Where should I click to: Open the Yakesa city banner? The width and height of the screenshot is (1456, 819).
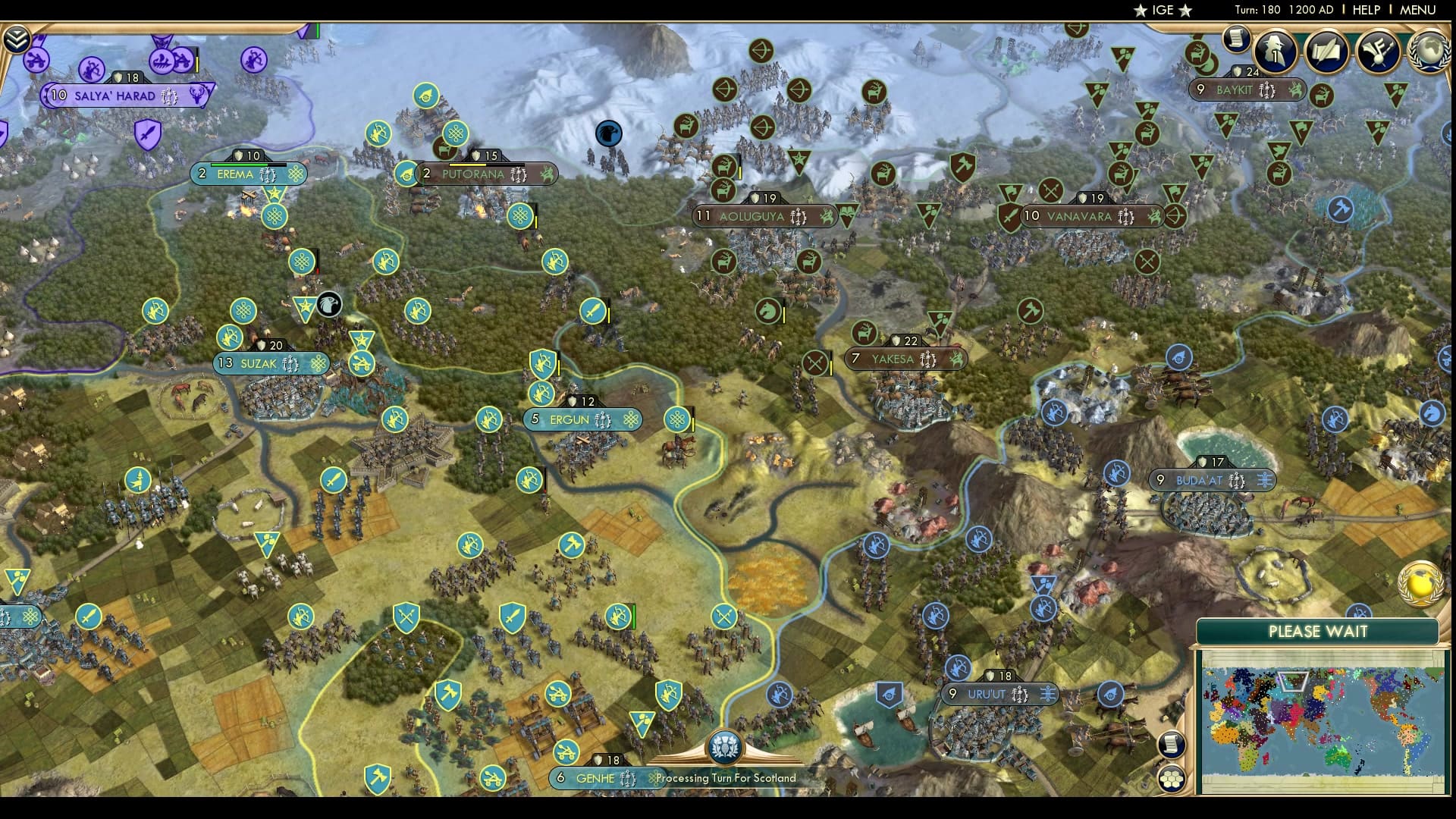click(902, 359)
